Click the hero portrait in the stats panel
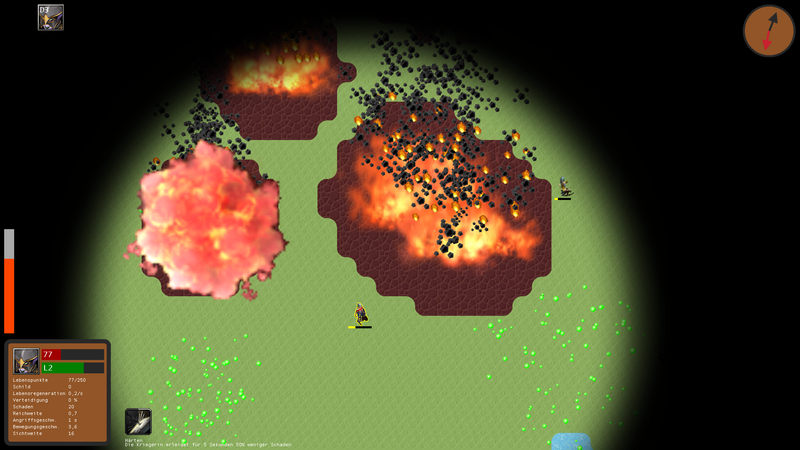This screenshot has width=800, height=450. (26, 361)
